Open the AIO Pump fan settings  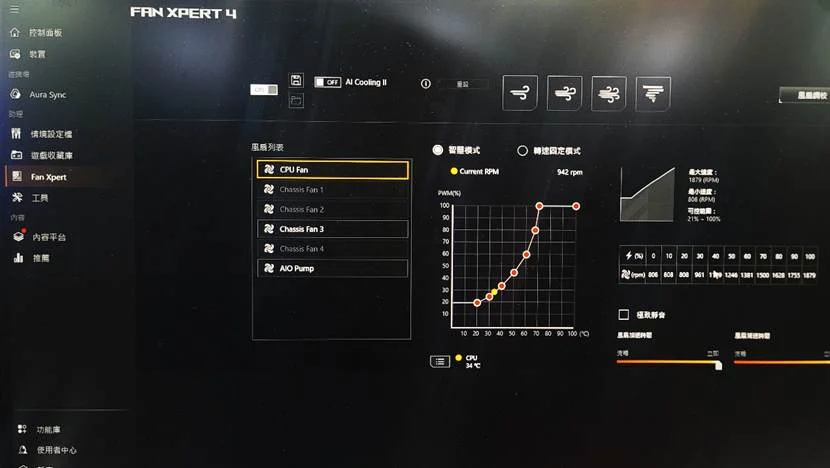coord(331,268)
